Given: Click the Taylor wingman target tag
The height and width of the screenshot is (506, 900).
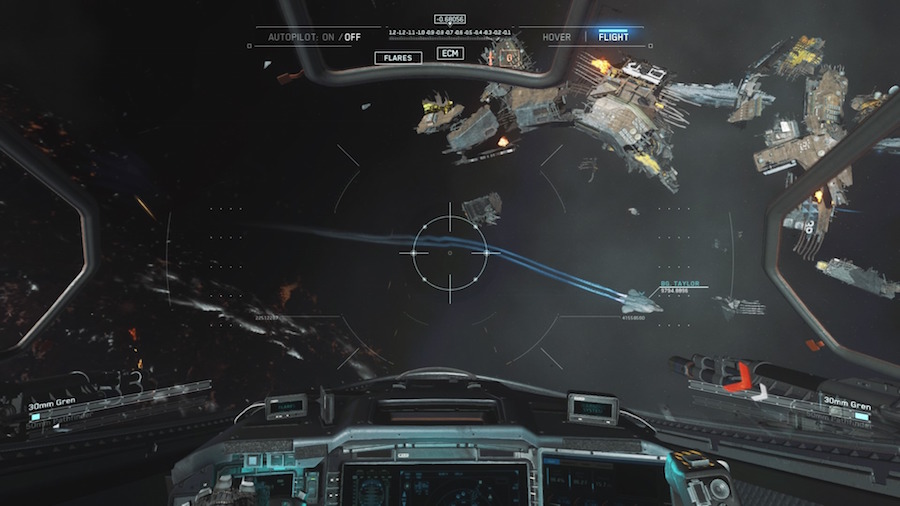Looking at the screenshot, I should click(x=680, y=285).
